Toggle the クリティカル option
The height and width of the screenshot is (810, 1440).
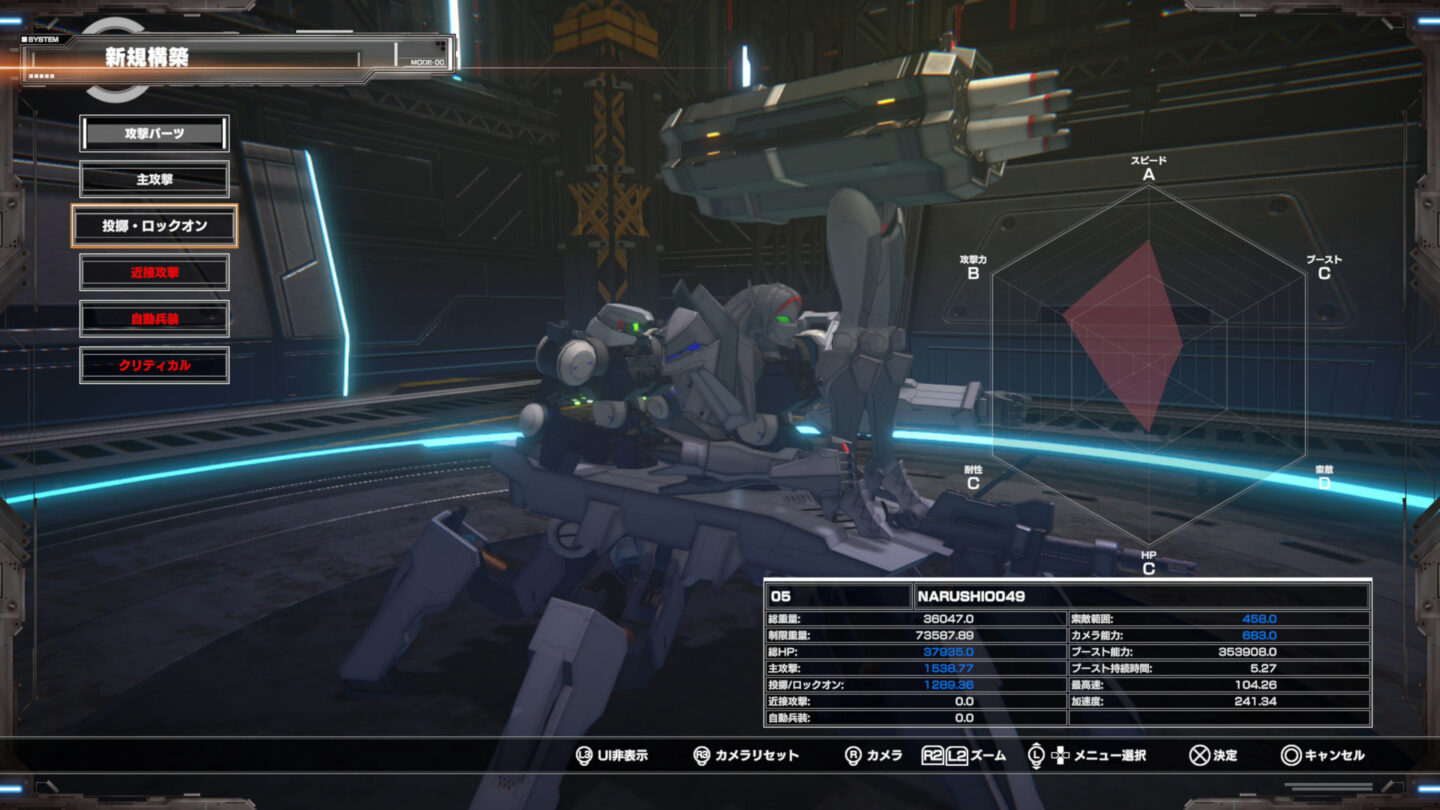(x=154, y=365)
